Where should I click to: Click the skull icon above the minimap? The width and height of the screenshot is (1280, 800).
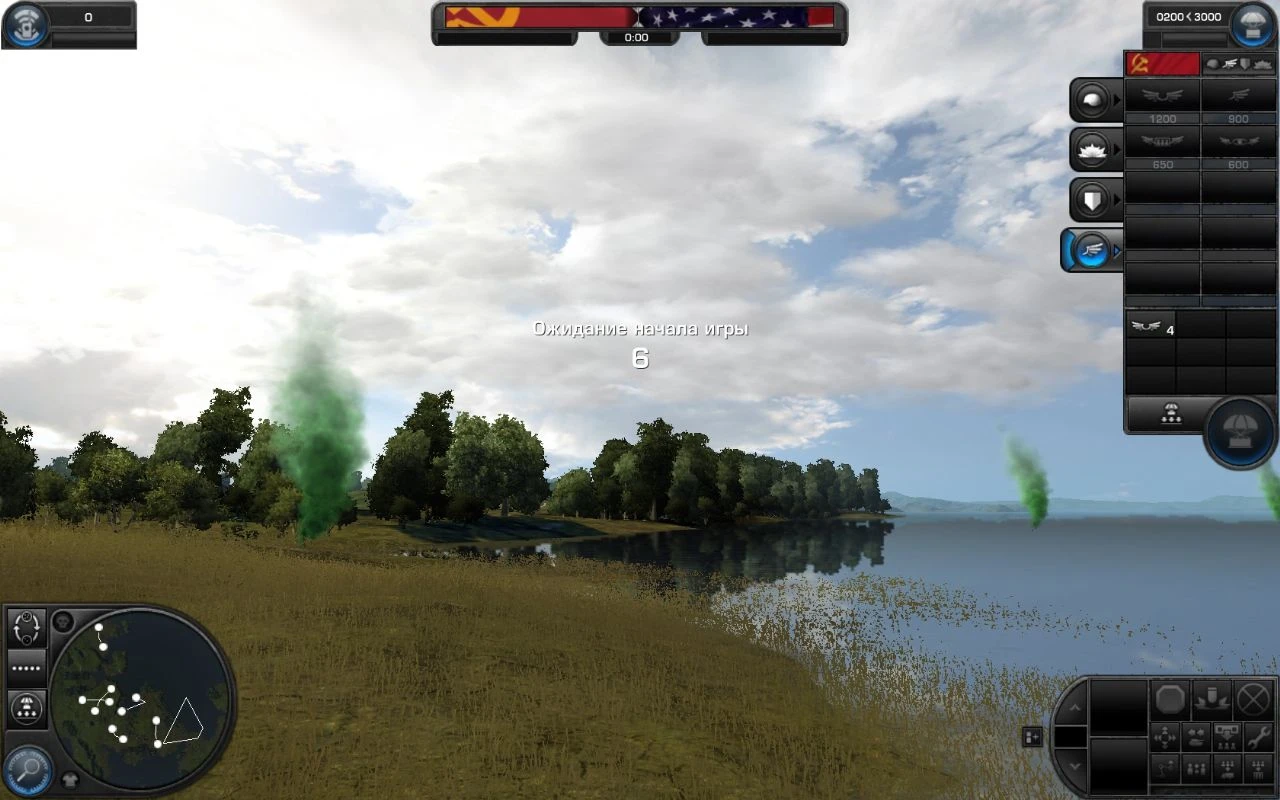(x=63, y=622)
